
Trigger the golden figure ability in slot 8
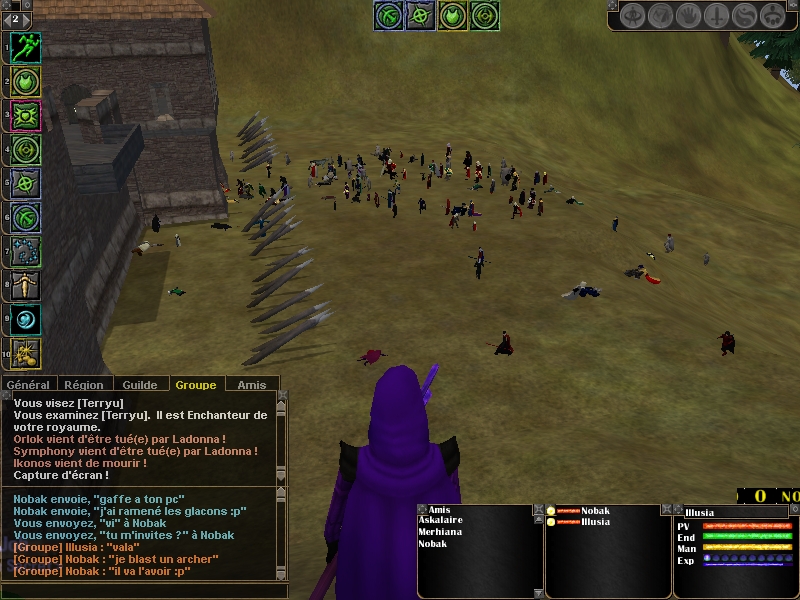coord(25,285)
